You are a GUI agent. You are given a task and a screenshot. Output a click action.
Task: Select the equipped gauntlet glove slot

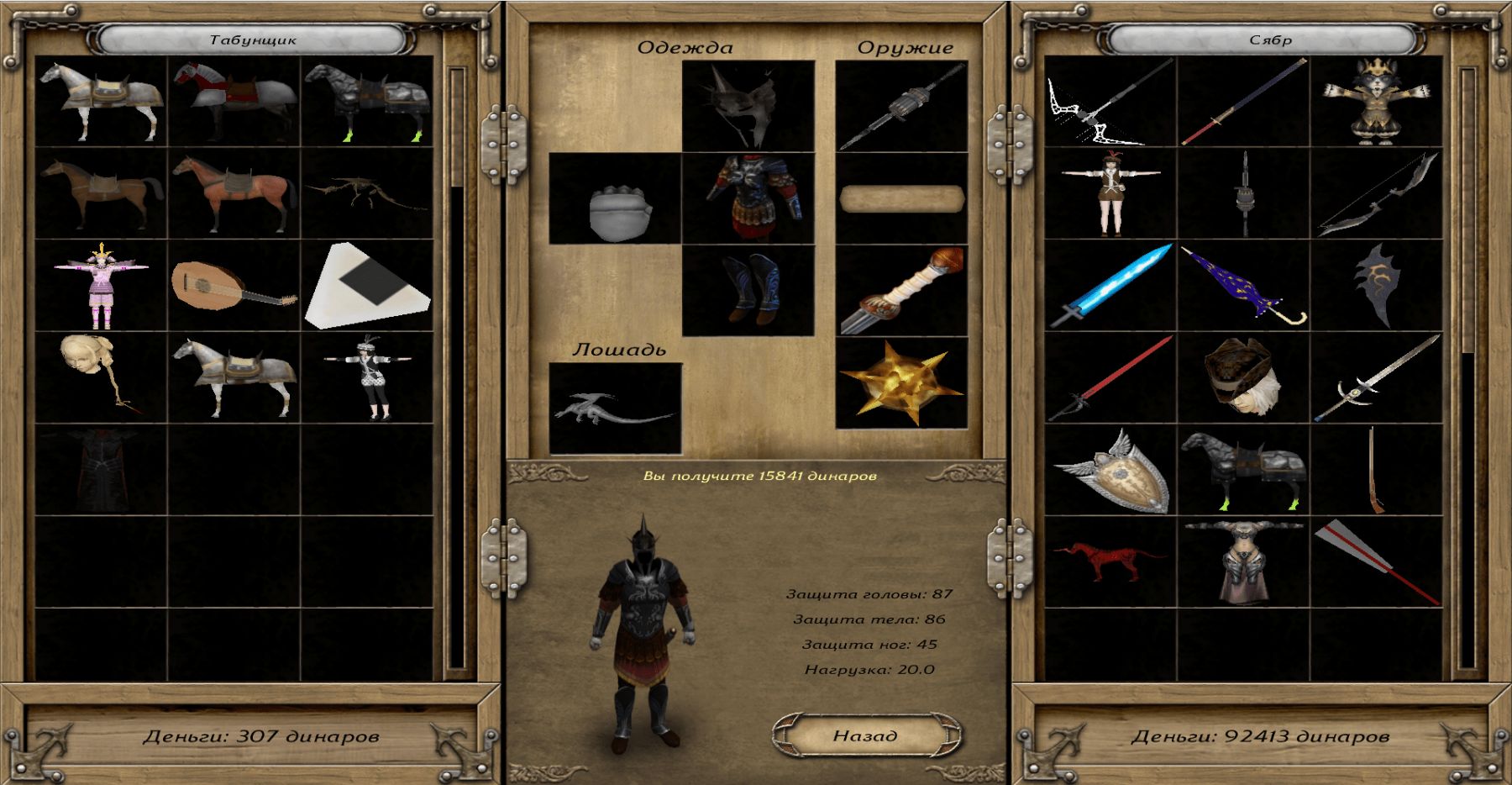click(x=615, y=198)
